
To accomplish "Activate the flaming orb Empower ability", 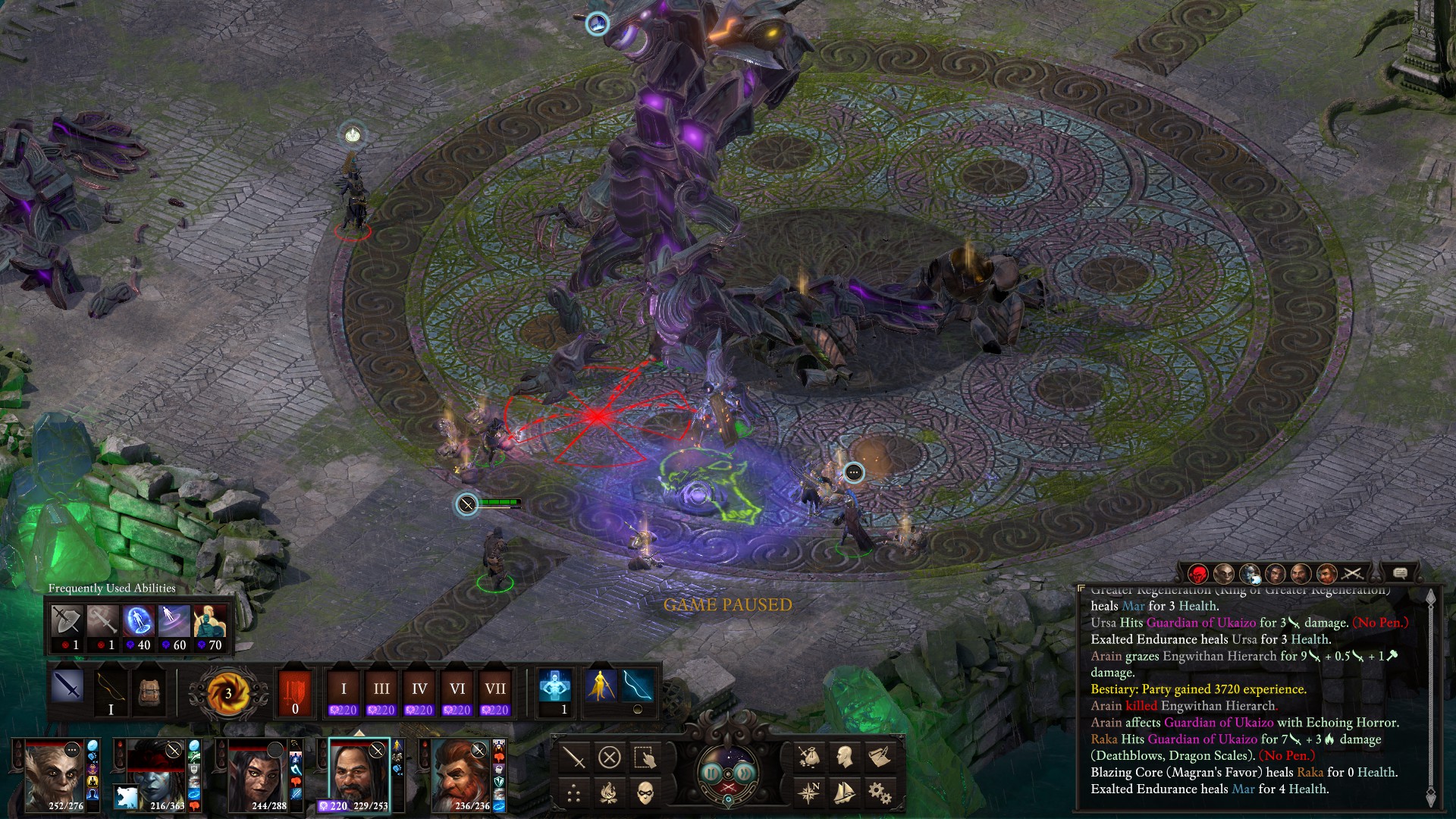I will pos(227,692).
